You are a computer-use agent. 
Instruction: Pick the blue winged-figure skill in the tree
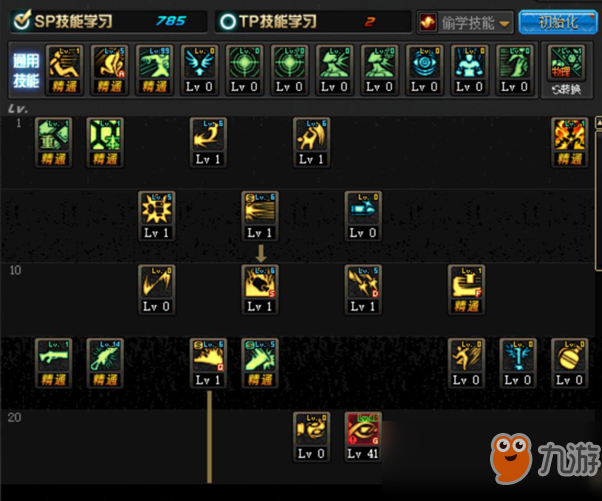click(518, 361)
